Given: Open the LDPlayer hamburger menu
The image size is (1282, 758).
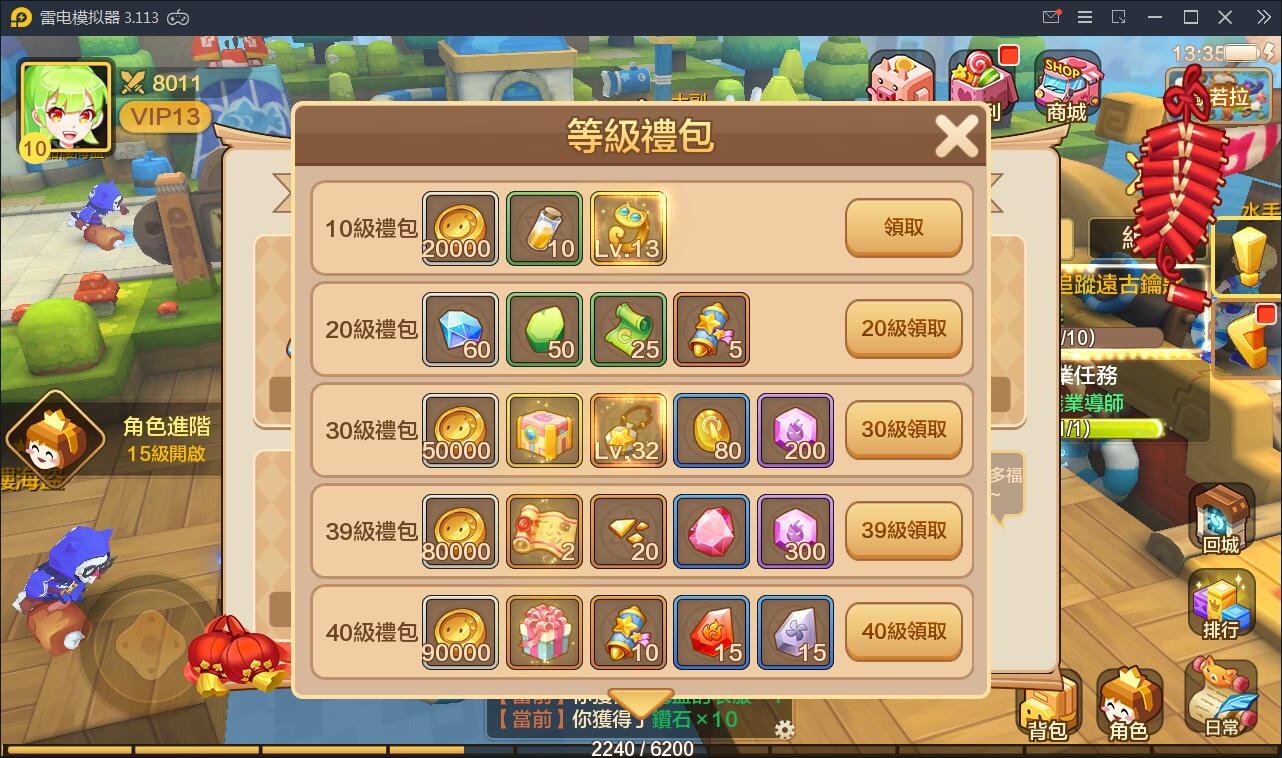Looking at the screenshot, I should pos(1083,16).
